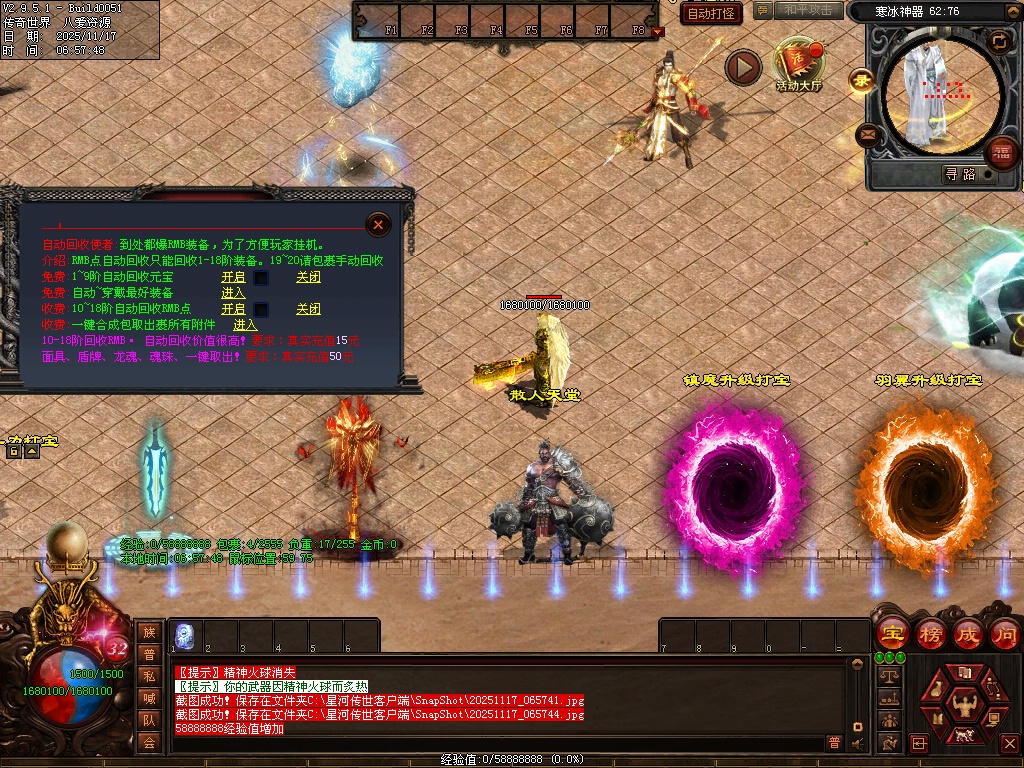The height and width of the screenshot is (768, 1024).
Task: Toggle the 自动打怪 auto-fight button
Action: coord(711,13)
